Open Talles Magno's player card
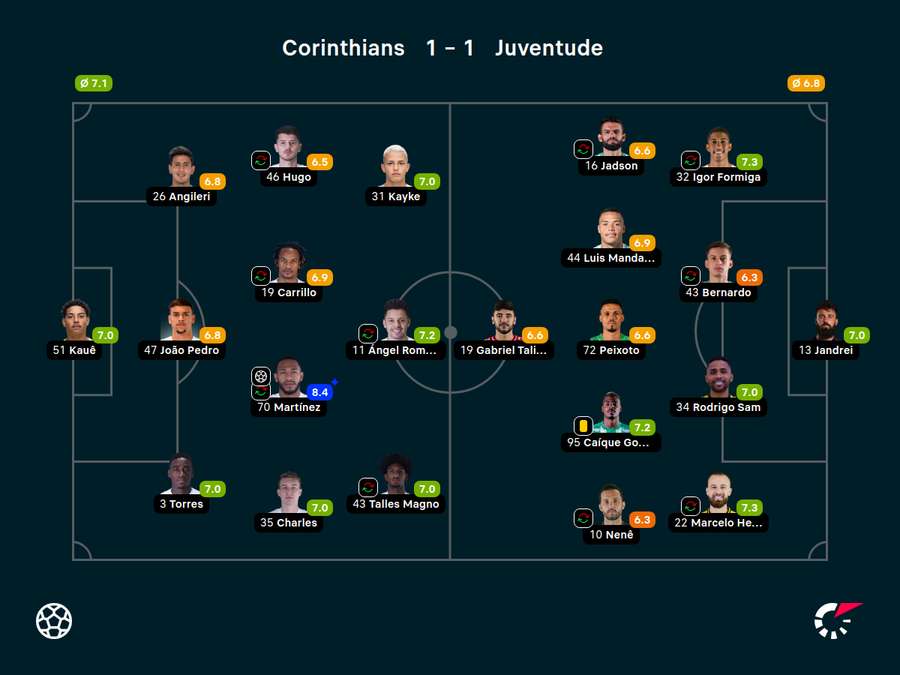This screenshot has width=900, height=675. [x=396, y=477]
